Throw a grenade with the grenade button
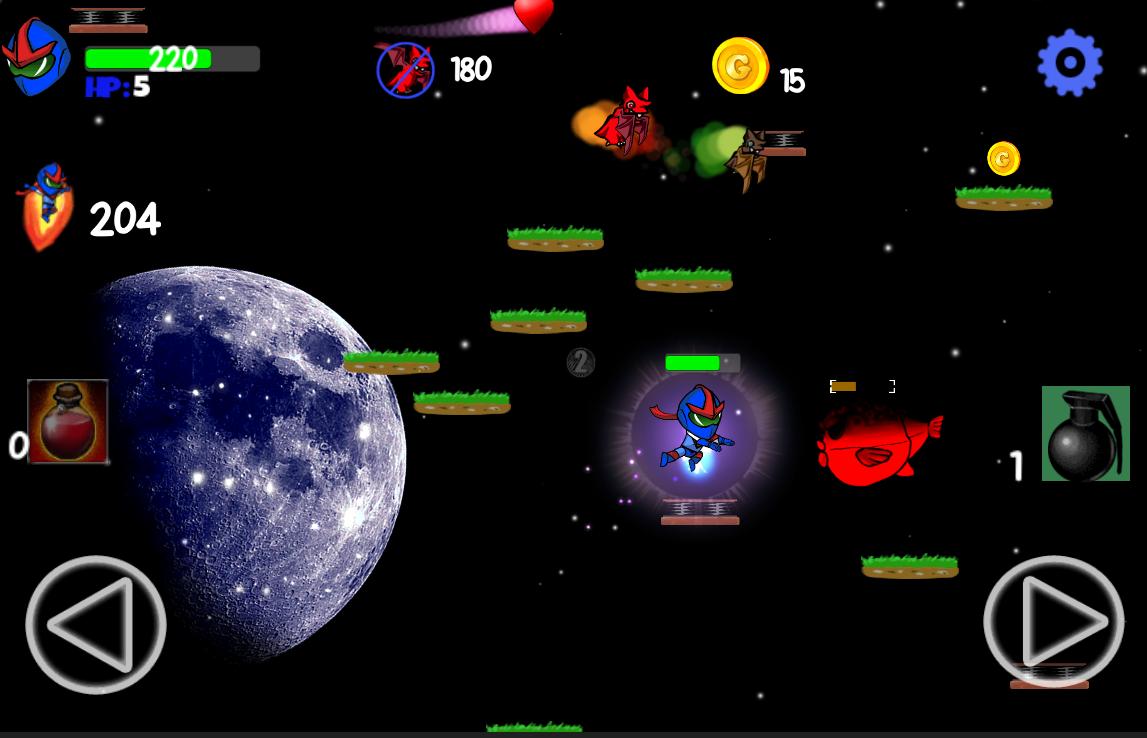Viewport: 1147px width, 738px height. click(x=1085, y=433)
